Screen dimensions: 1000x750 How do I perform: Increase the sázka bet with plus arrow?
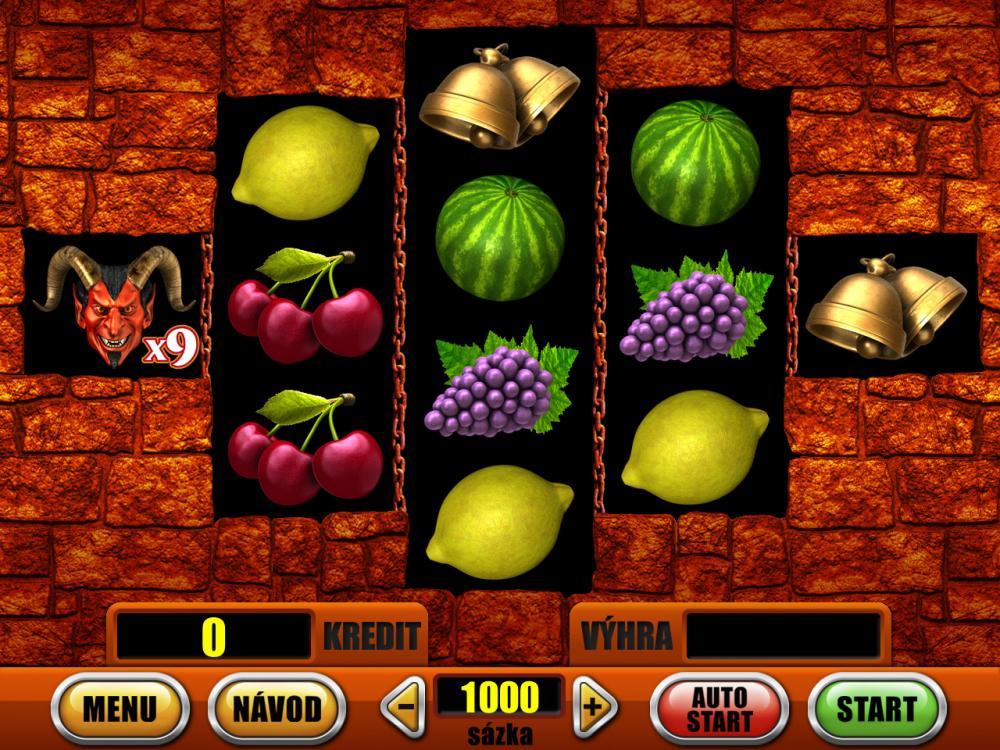594,707
